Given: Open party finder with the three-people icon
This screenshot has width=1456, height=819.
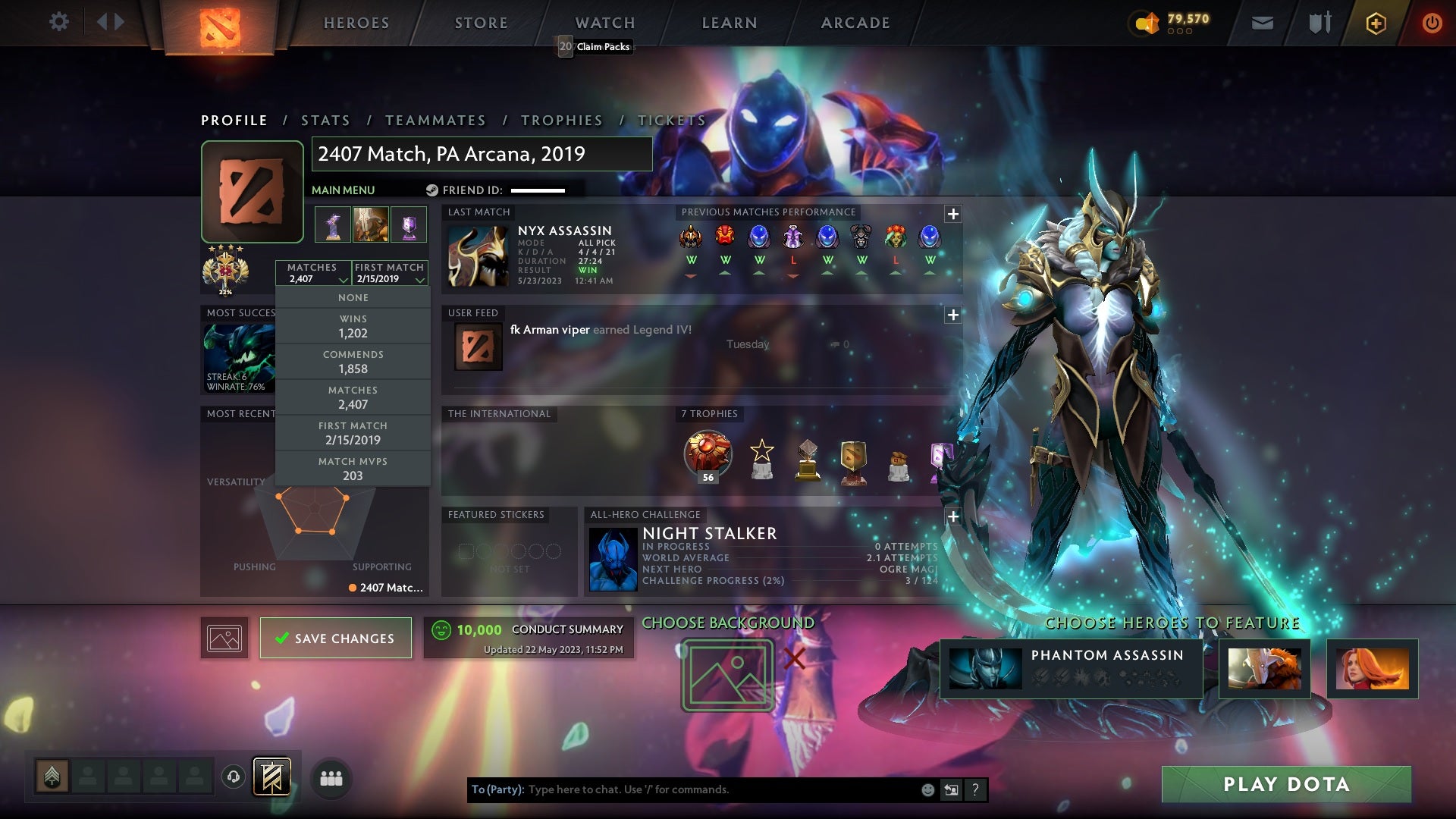Looking at the screenshot, I should coord(331,778).
